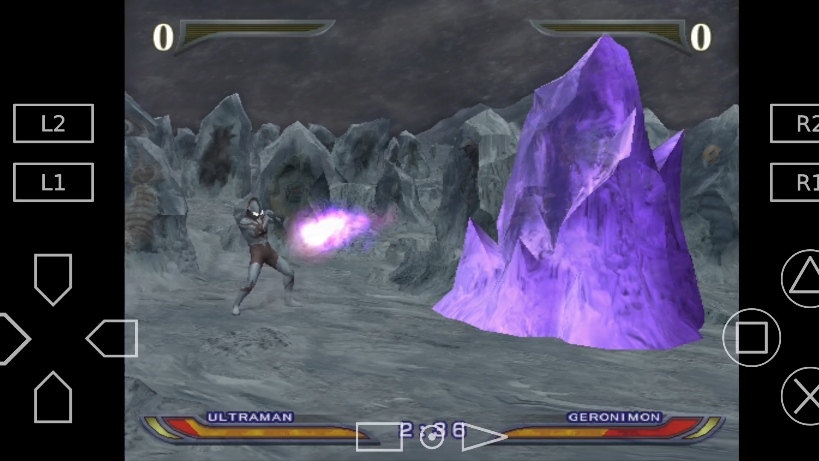This screenshot has height=461, width=819.
Task: Tap the d-pad left button
Action: [12, 339]
